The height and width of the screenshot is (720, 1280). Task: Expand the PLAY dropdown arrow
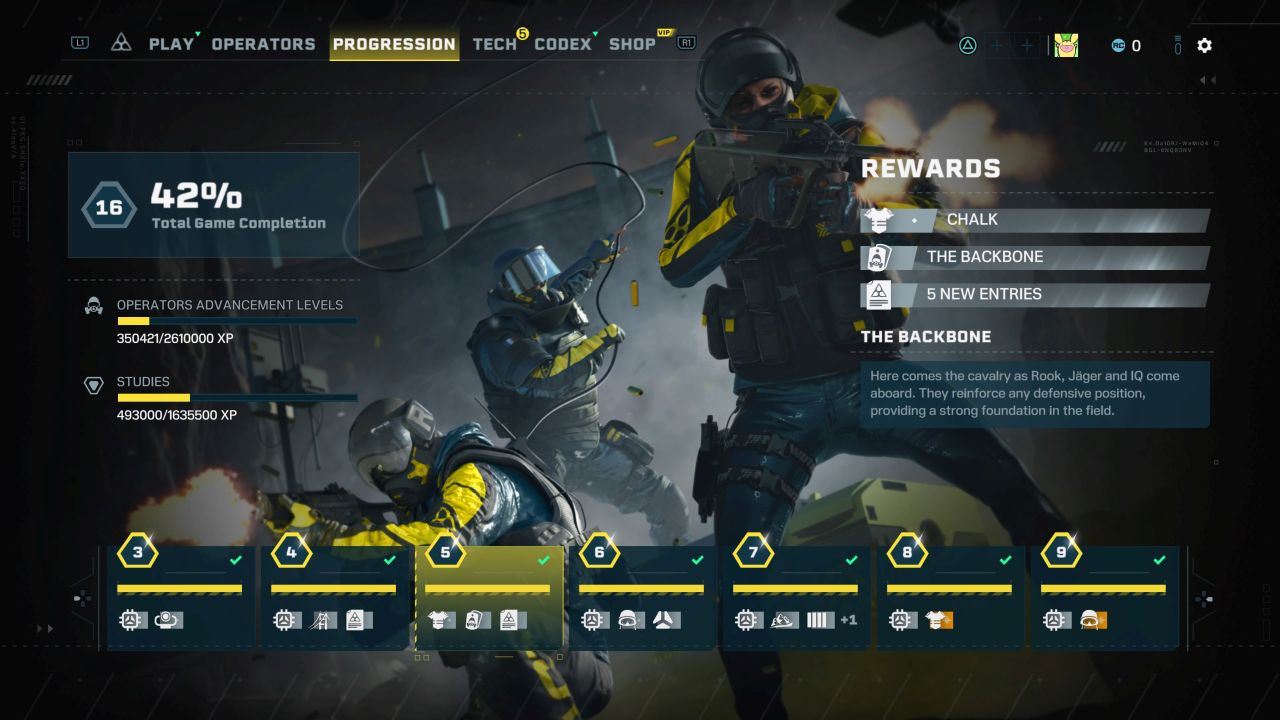[x=196, y=36]
